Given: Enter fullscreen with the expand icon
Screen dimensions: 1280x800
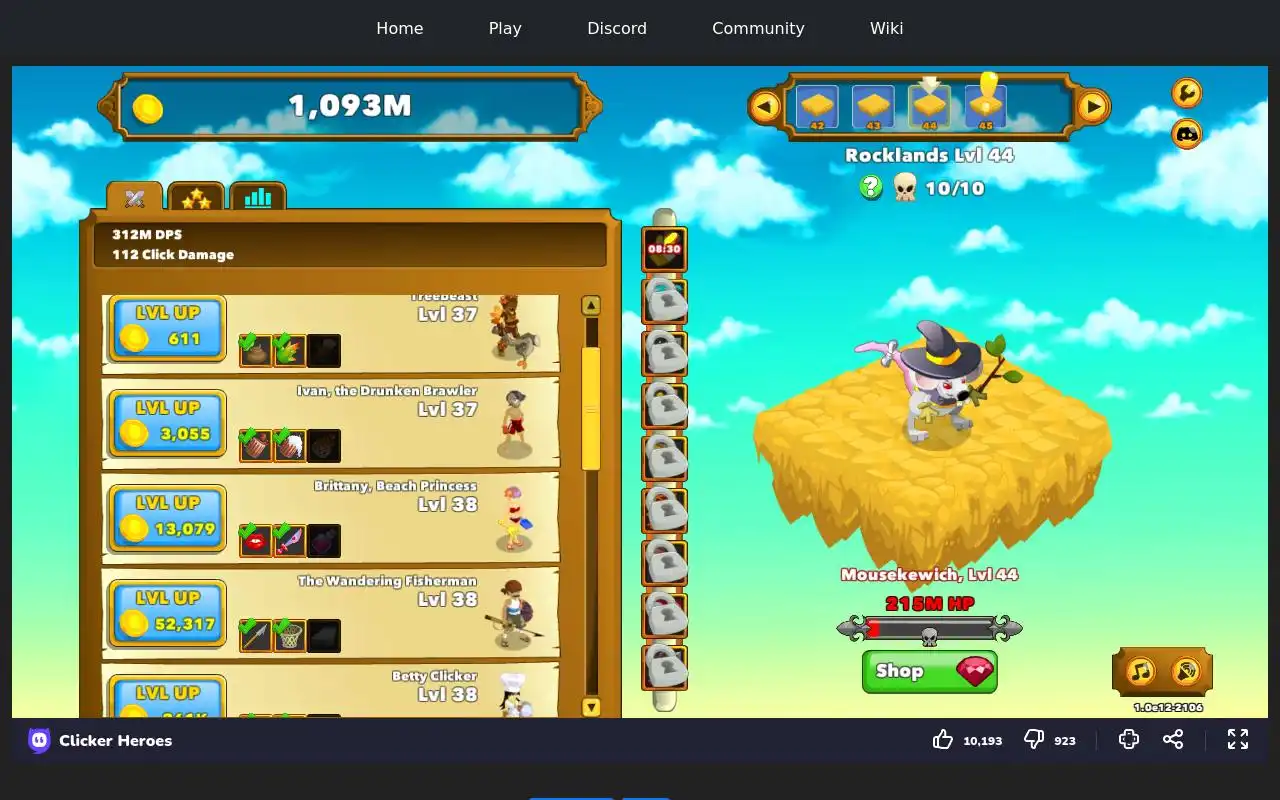Looking at the screenshot, I should click(x=1238, y=739).
